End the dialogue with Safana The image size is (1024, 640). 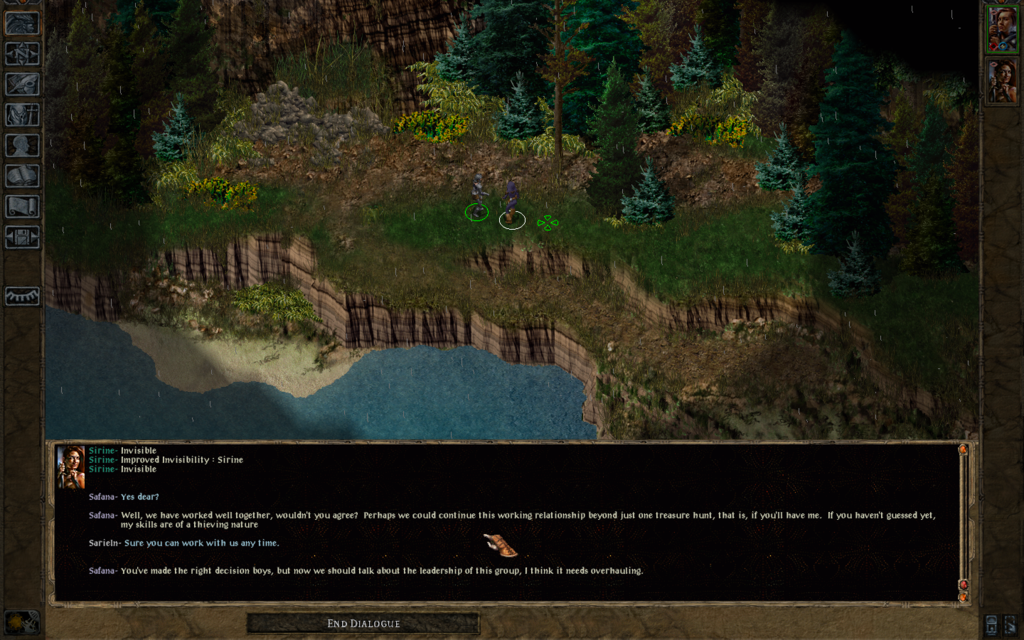(x=363, y=624)
